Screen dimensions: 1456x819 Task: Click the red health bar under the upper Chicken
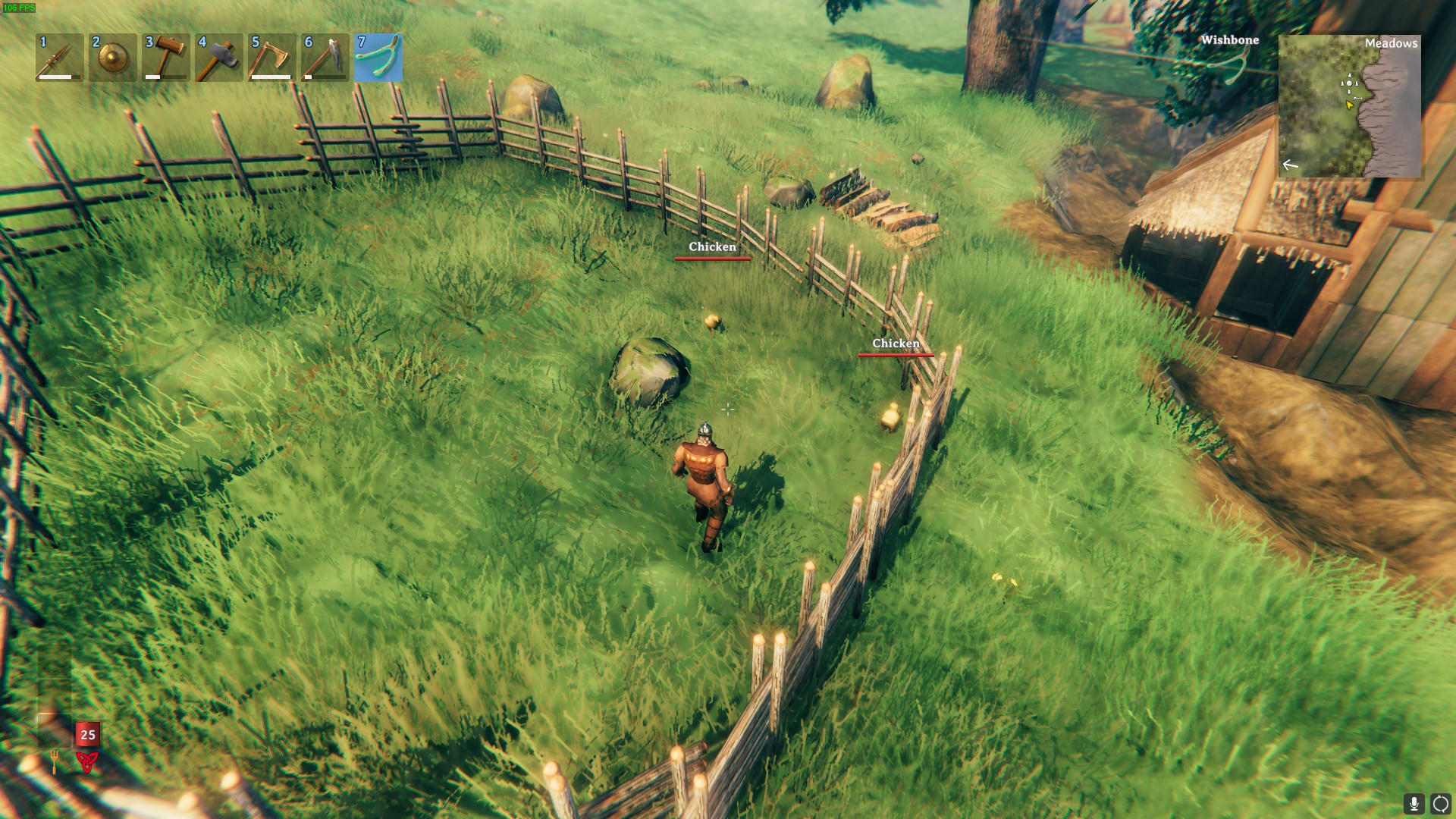coord(712,259)
